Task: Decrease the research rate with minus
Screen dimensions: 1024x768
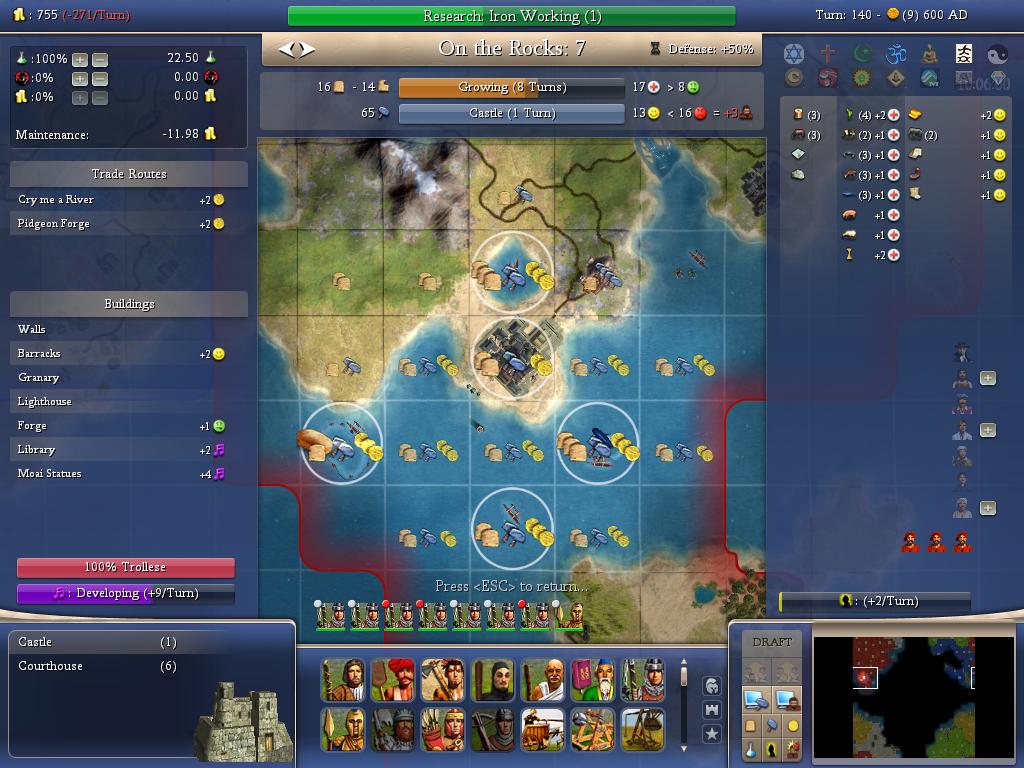Action: [99, 59]
